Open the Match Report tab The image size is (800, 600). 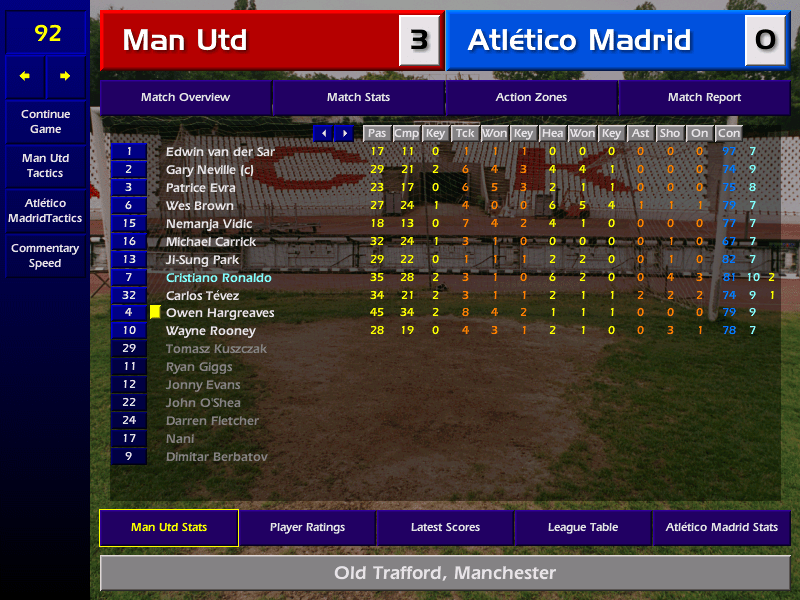click(704, 97)
